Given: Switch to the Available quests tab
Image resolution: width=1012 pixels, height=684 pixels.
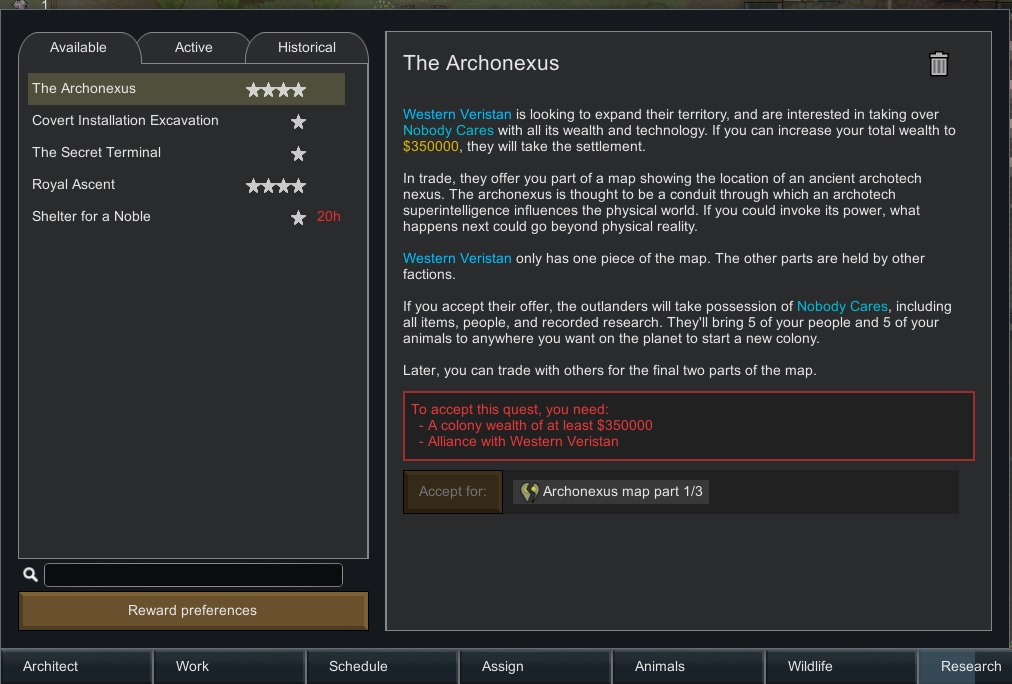Looking at the screenshot, I should point(78,47).
